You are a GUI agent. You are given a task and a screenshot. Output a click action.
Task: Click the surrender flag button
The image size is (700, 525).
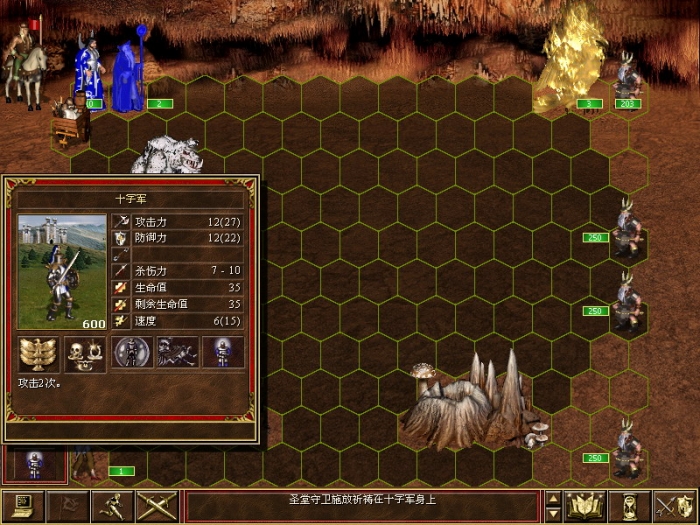click(67, 506)
